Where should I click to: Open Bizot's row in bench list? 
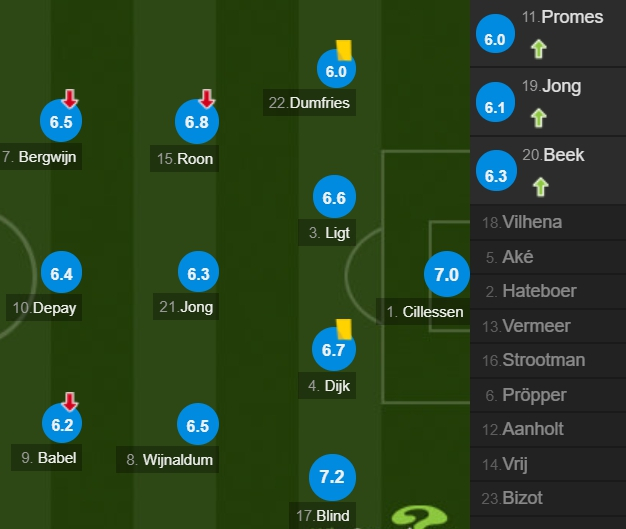[x=548, y=498]
